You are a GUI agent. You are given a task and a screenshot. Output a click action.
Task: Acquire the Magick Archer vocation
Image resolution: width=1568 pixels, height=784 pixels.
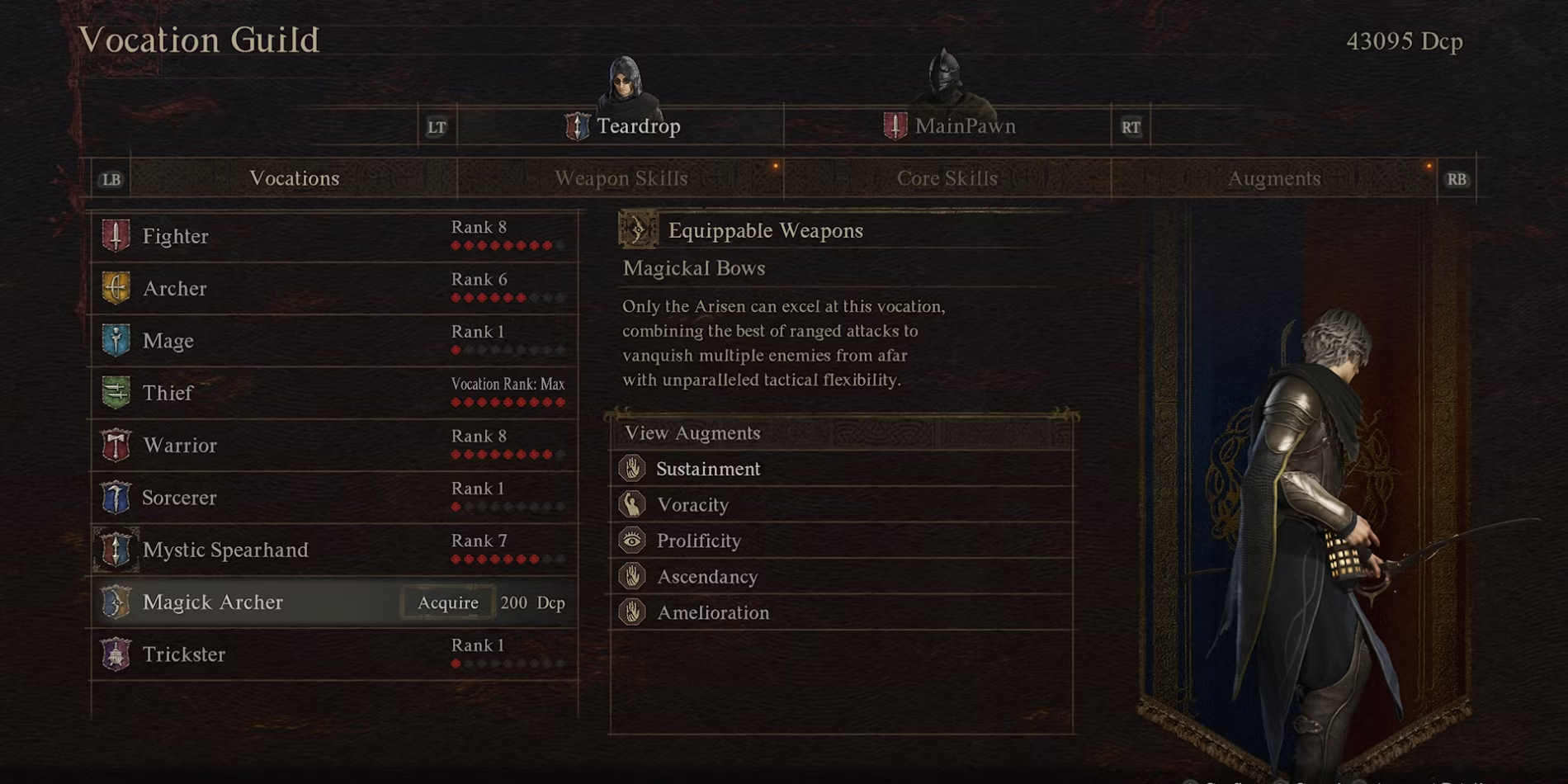click(448, 602)
